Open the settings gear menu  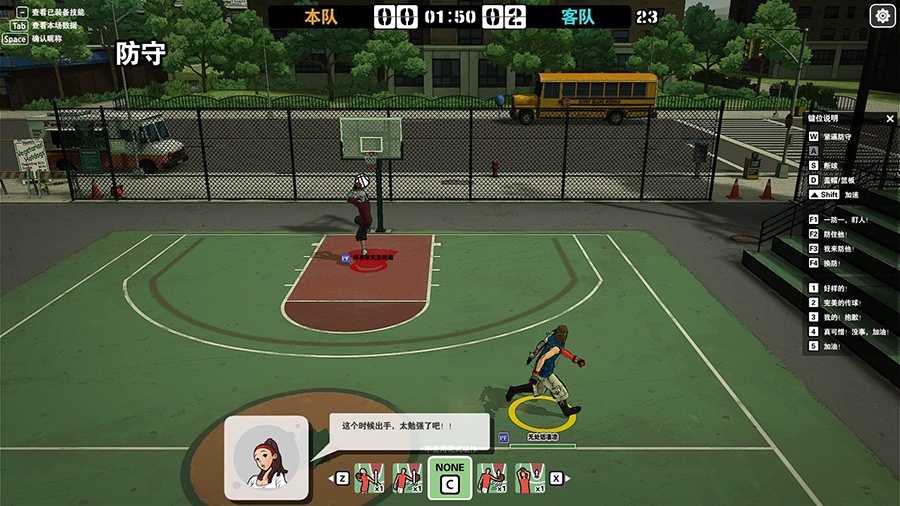(882, 16)
